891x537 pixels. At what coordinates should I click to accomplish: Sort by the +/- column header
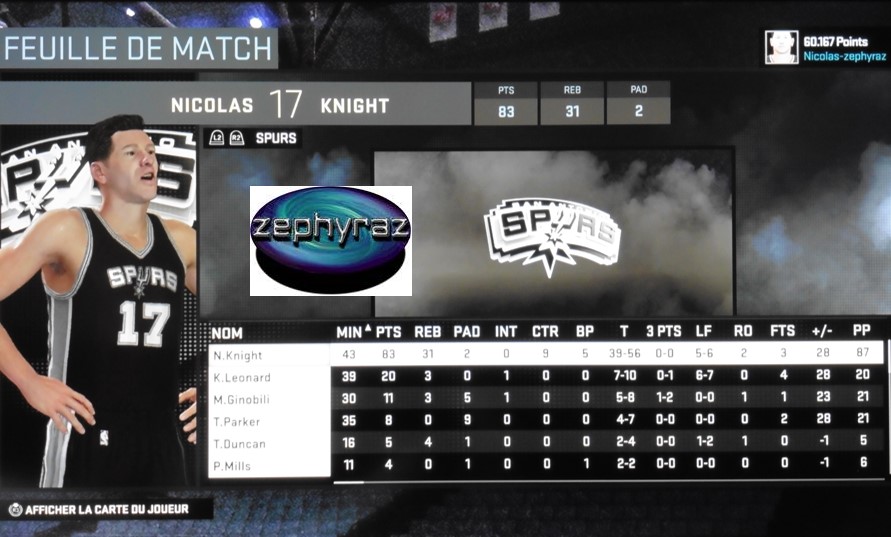point(824,332)
